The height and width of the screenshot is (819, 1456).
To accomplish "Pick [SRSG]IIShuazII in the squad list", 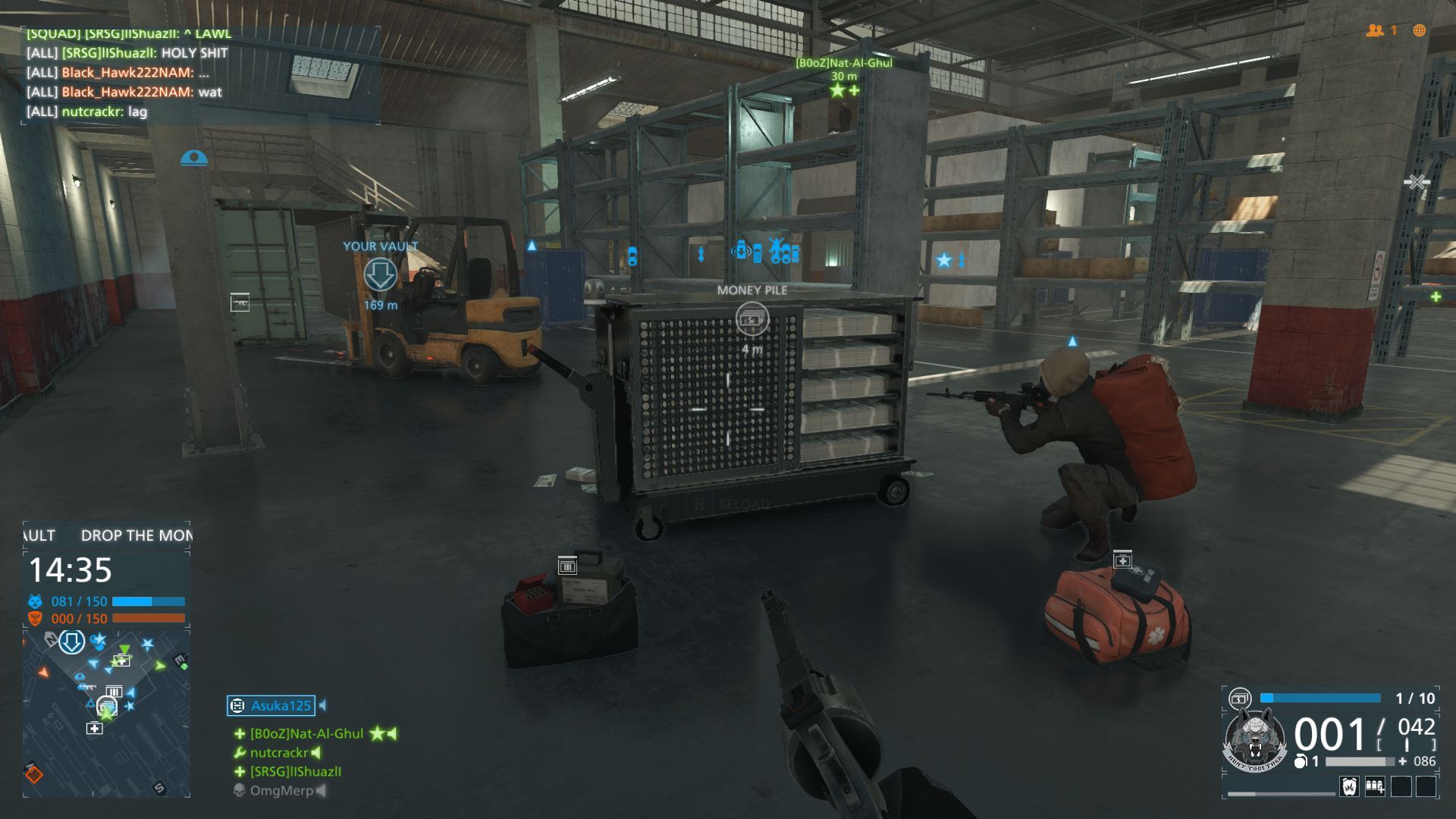I will [295, 772].
